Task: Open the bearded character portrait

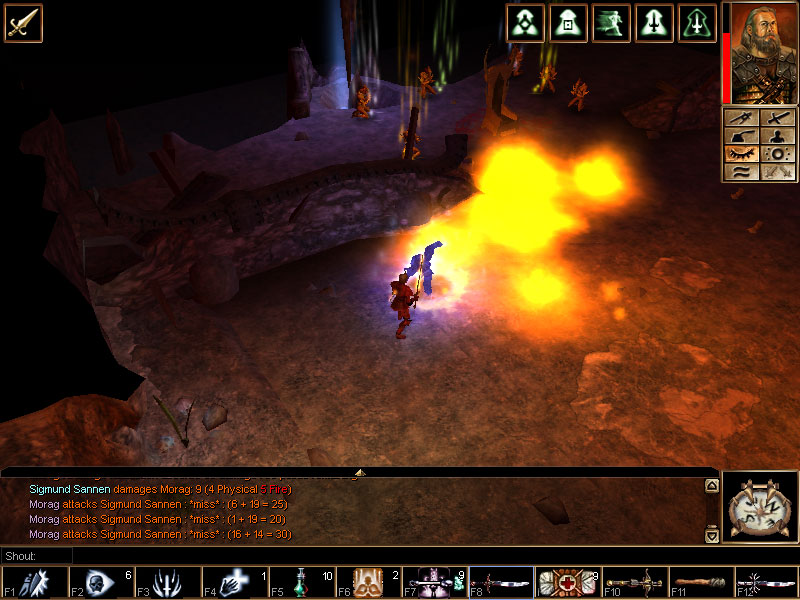Action: (x=762, y=53)
